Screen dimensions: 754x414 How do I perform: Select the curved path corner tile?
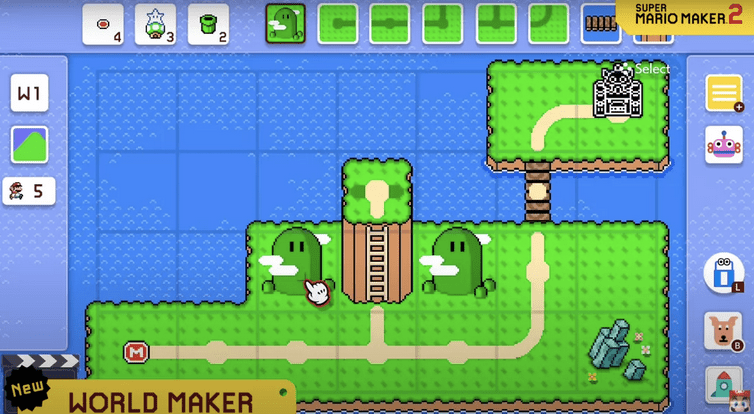548,24
